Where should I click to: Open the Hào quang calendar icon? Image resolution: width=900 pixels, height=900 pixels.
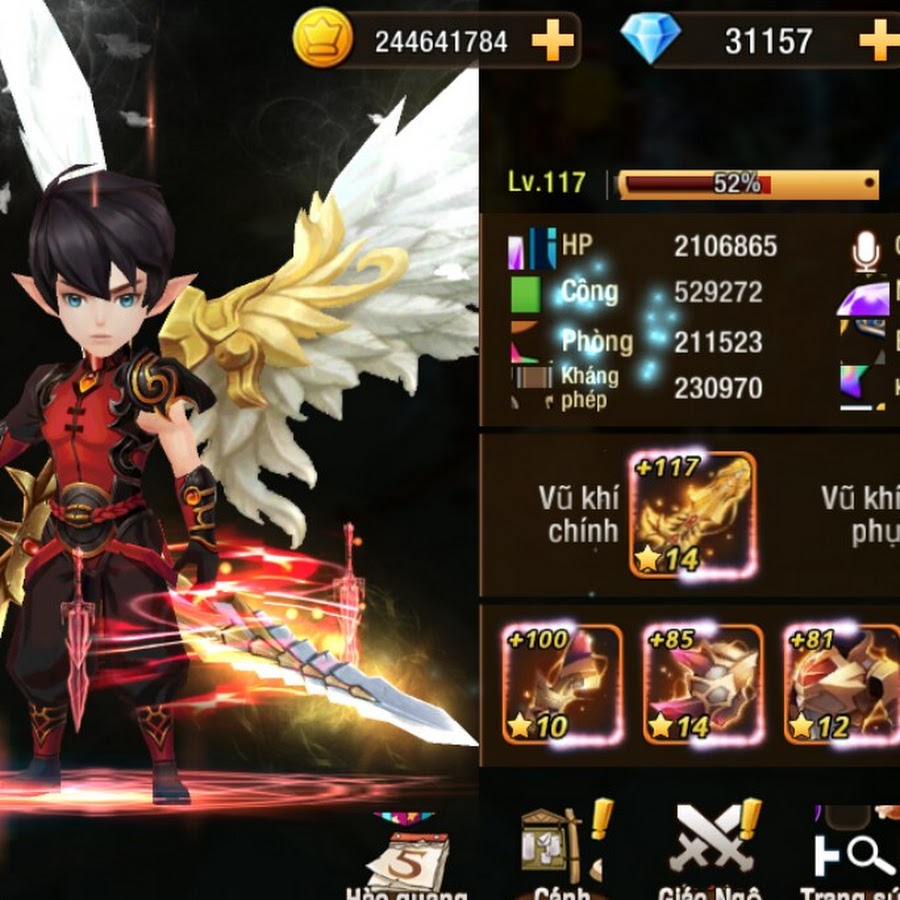pos(407,855)
